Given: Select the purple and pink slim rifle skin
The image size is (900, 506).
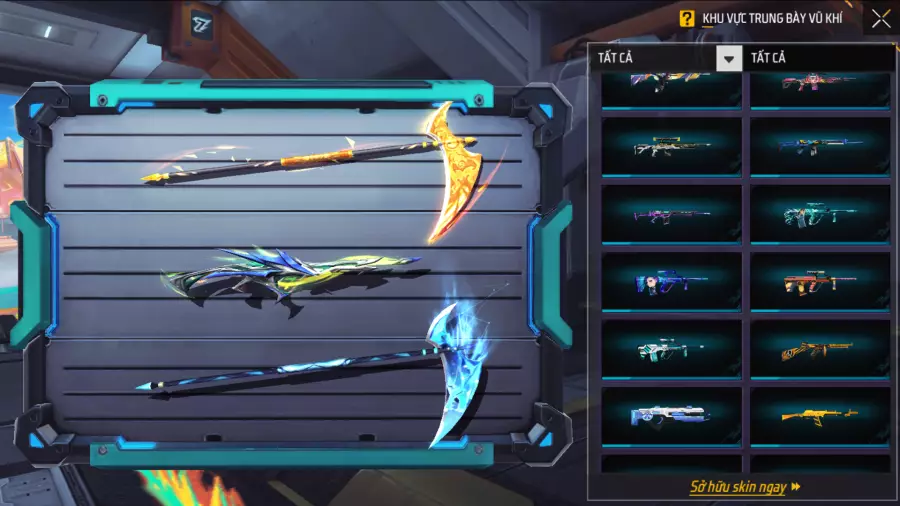Looking at the screenshot, I should pos(671,215).
